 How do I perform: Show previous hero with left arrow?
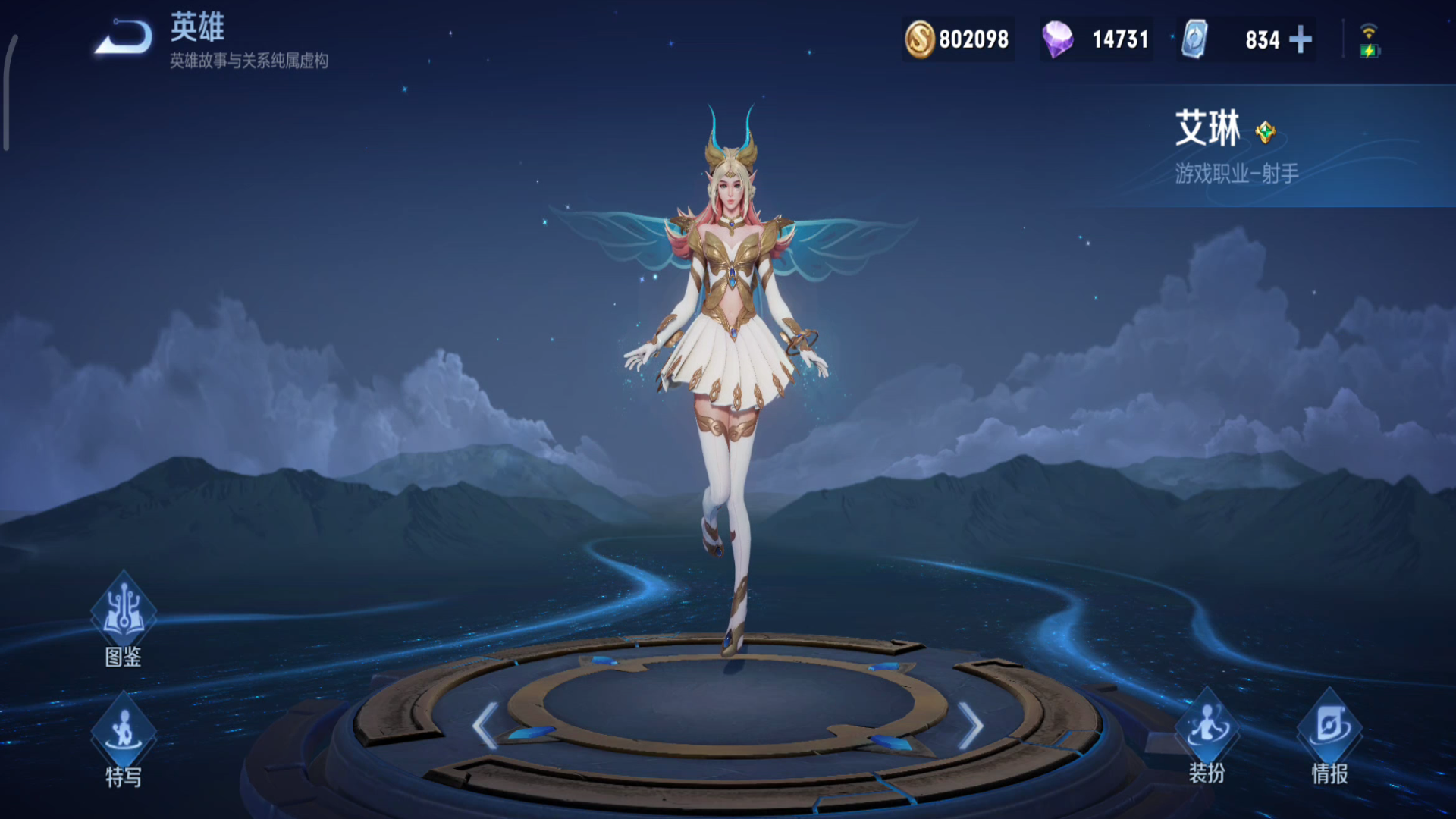(x=485, y=725)
